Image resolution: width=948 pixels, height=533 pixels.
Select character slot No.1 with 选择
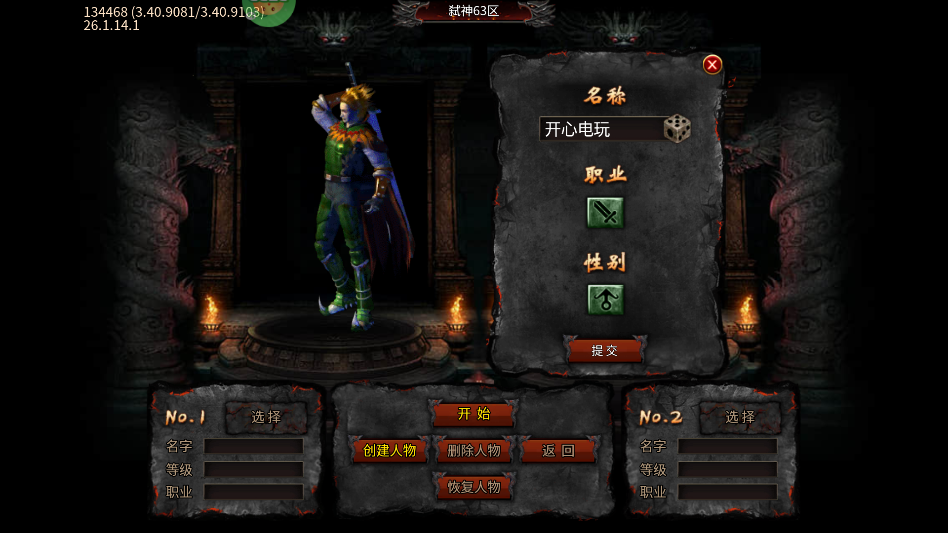click(266, 417)
